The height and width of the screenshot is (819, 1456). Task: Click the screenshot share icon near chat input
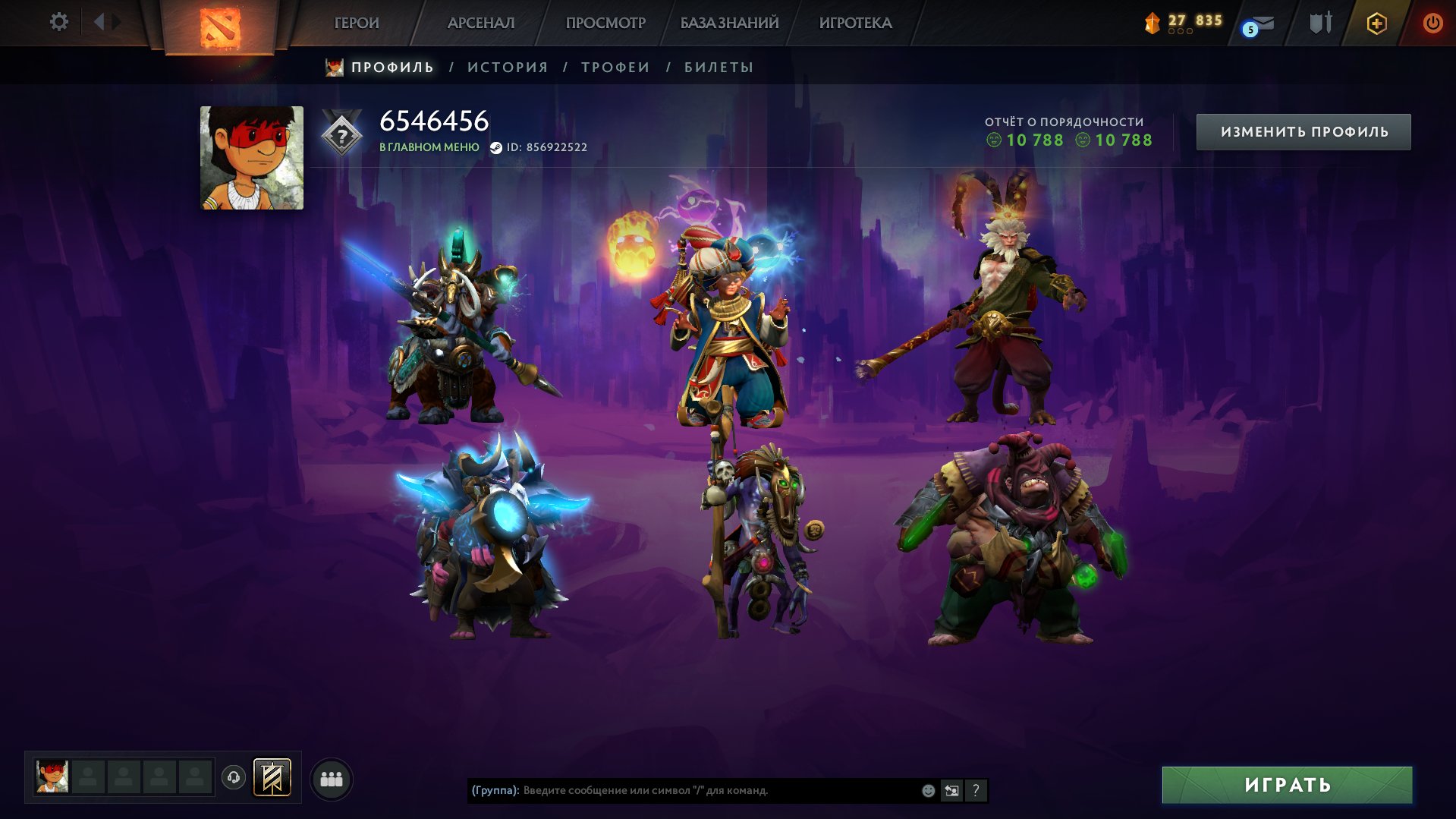point(952,791)
